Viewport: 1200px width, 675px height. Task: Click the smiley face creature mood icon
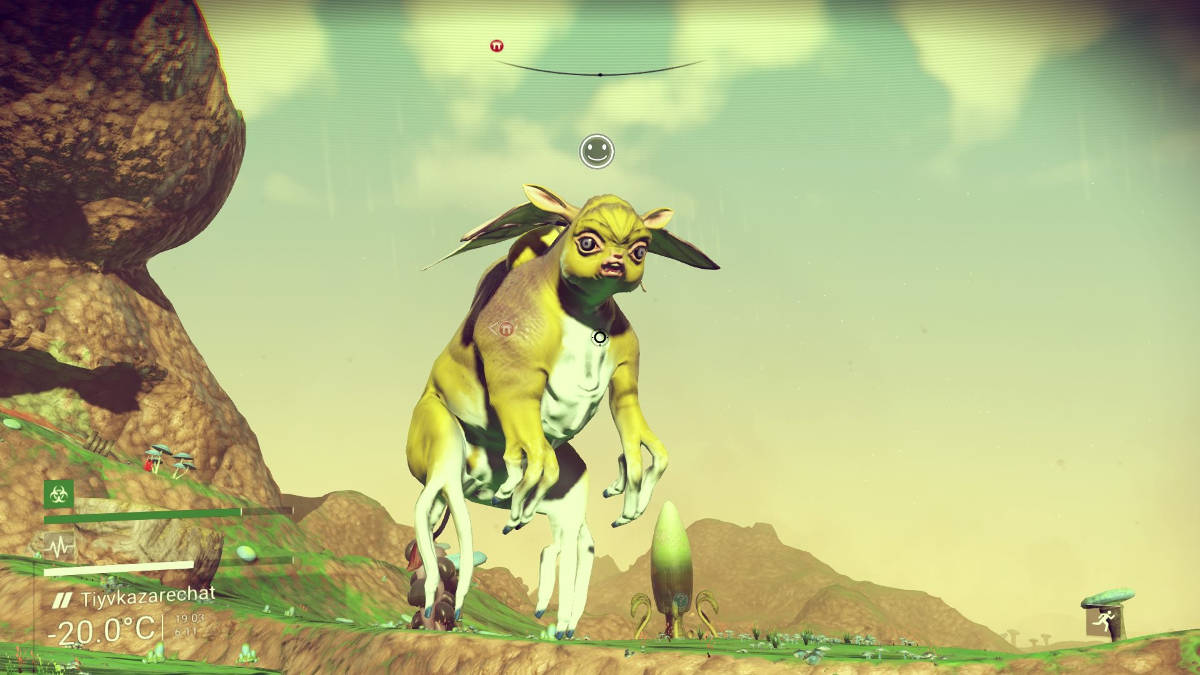597,151
